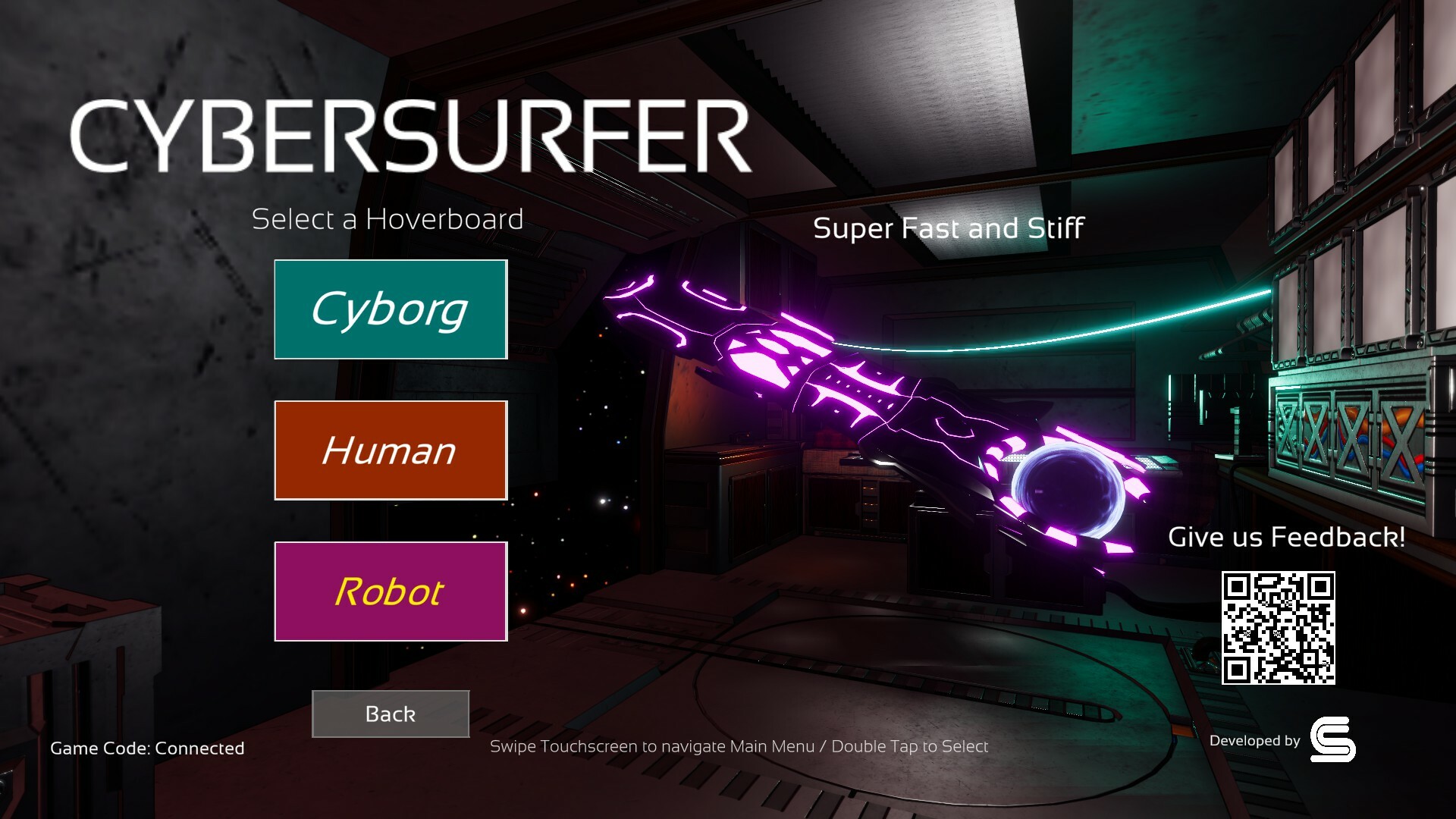Click the Back button

coord(390,714)
